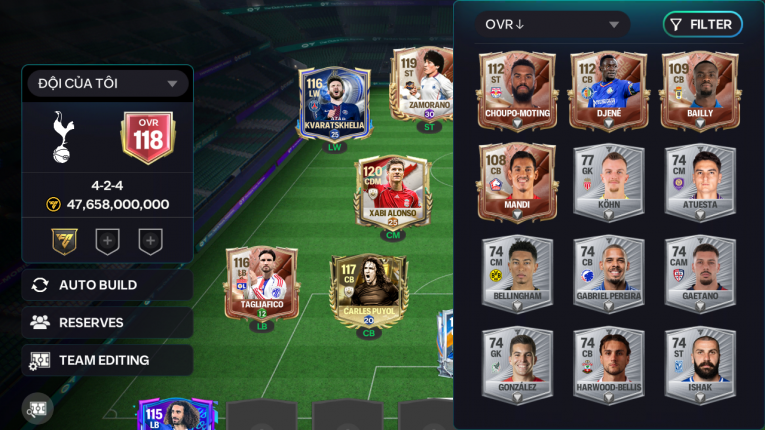The width and height of the screenshot is (765, 430).
Task: Choose the Atuesta player card
Action: [x=700, y=182]
